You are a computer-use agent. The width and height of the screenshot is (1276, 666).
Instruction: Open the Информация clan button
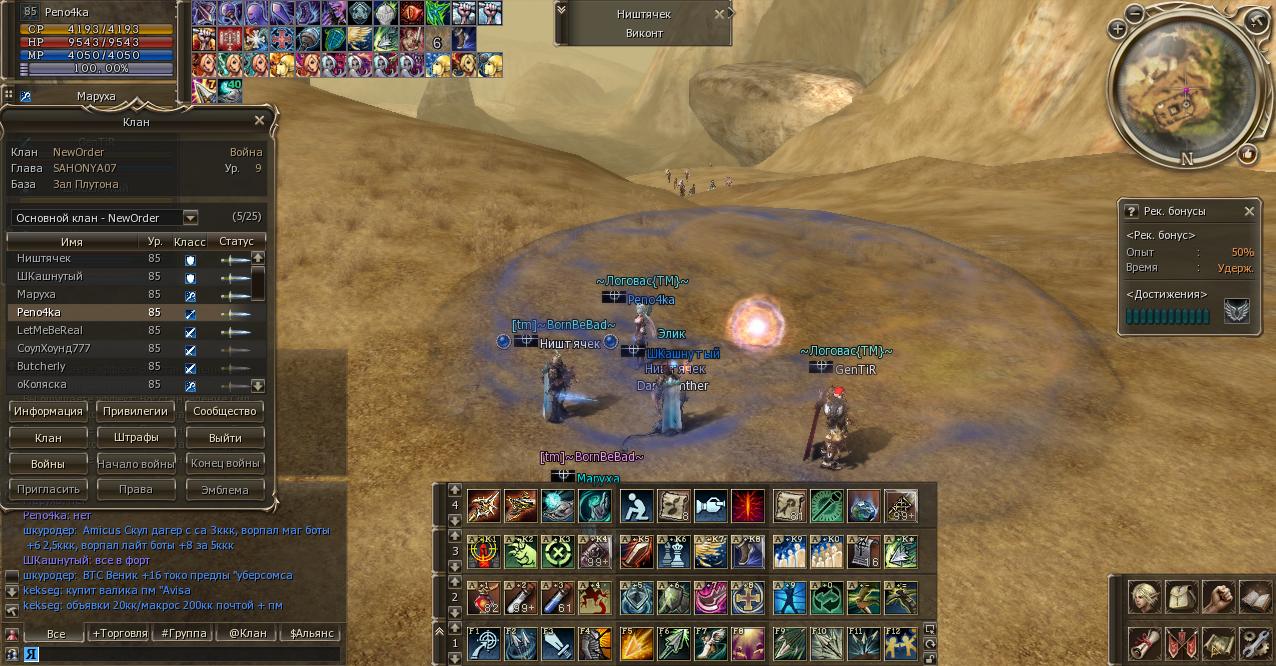pos(48,411)
